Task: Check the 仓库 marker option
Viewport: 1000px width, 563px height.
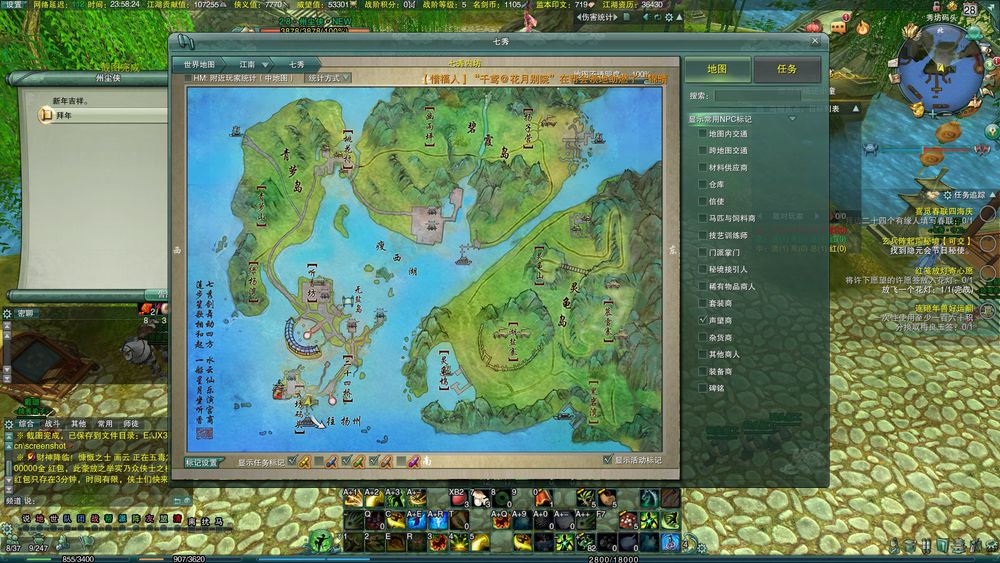Action: 703,184
